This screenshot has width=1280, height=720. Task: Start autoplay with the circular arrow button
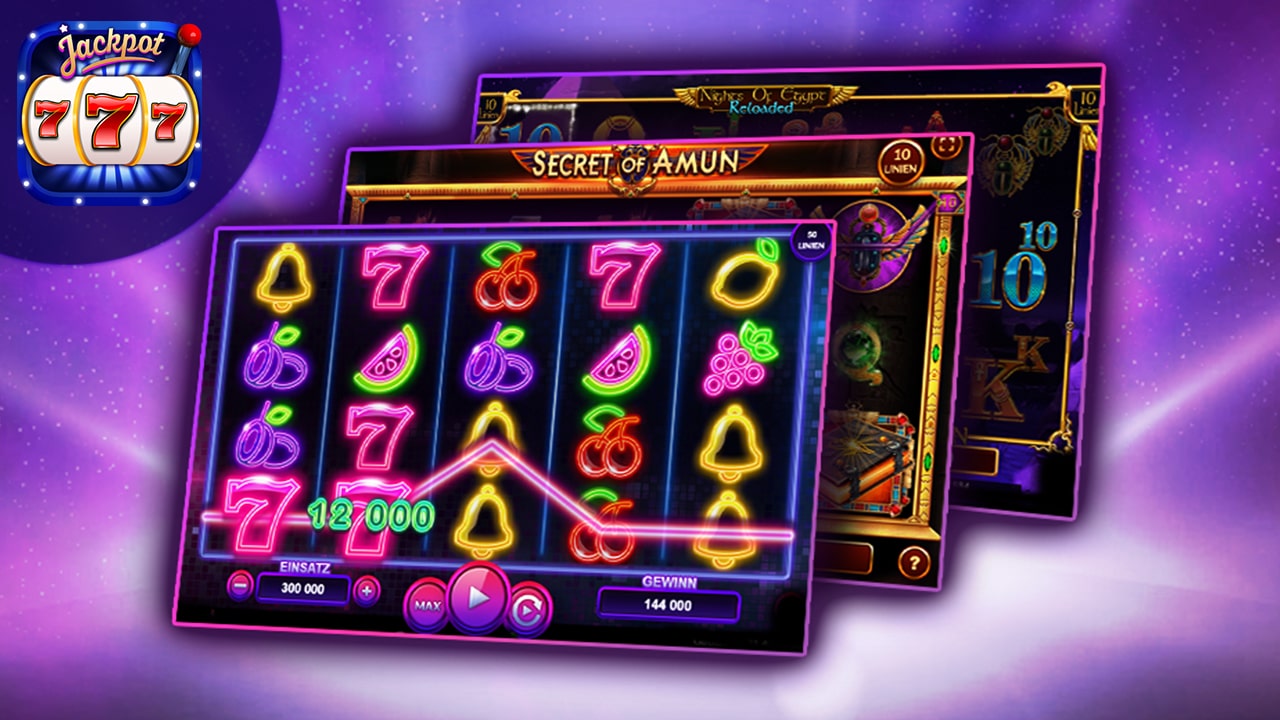point(527,610)
